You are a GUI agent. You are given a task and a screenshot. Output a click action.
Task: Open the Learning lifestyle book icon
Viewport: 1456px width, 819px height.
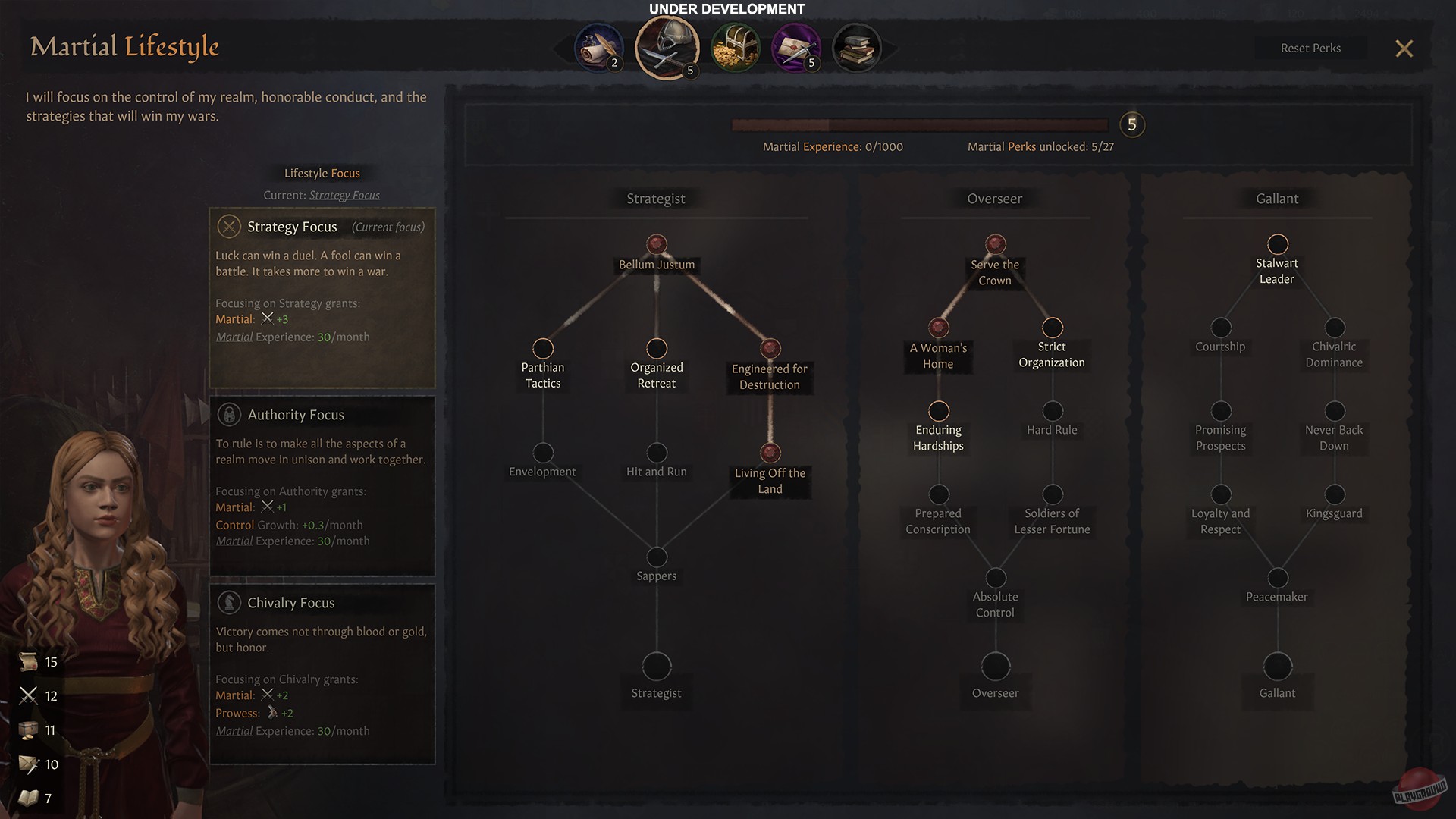tap(856, 47)
